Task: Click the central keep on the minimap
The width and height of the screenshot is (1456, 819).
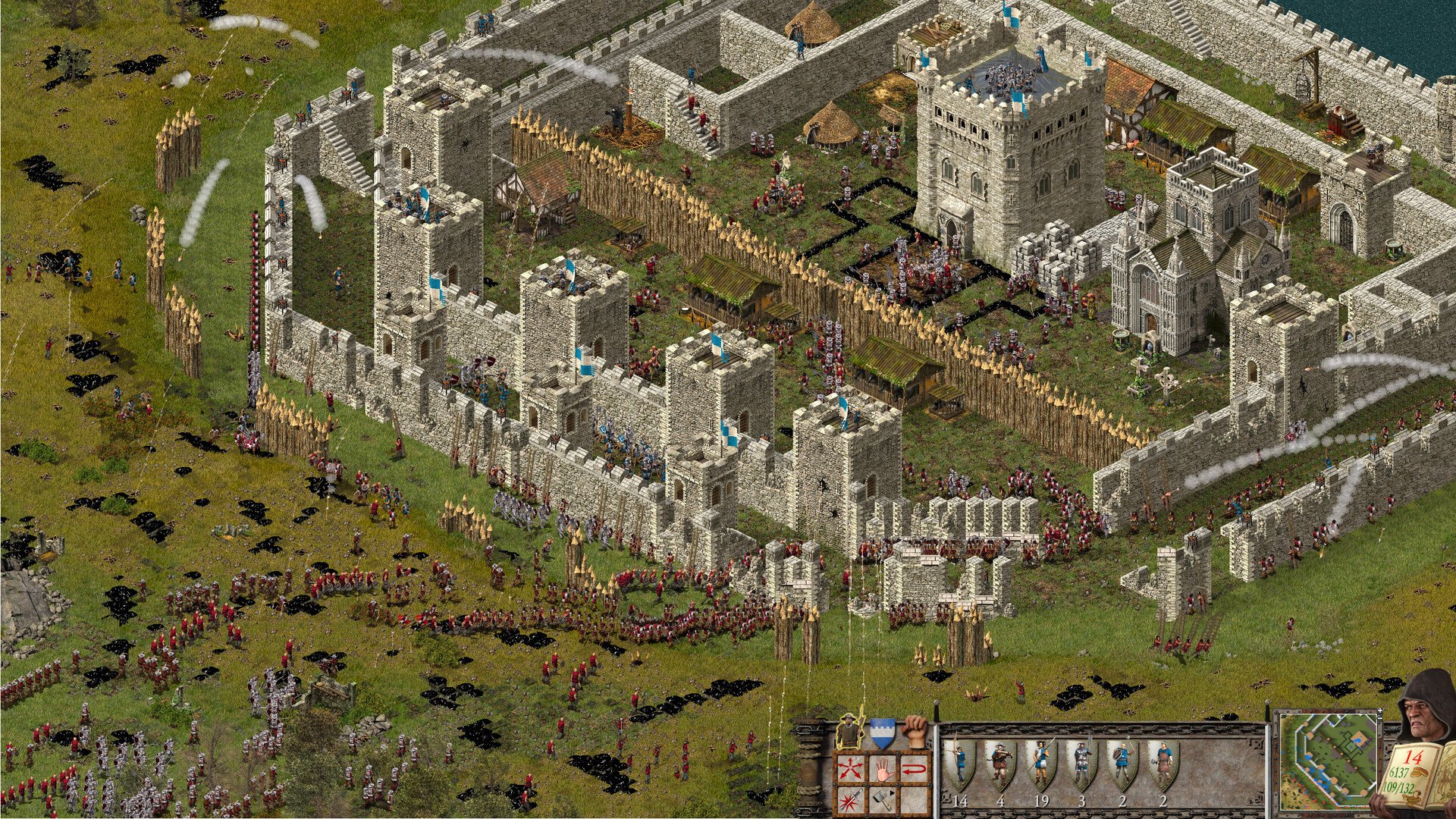Action: [1359, 737]
